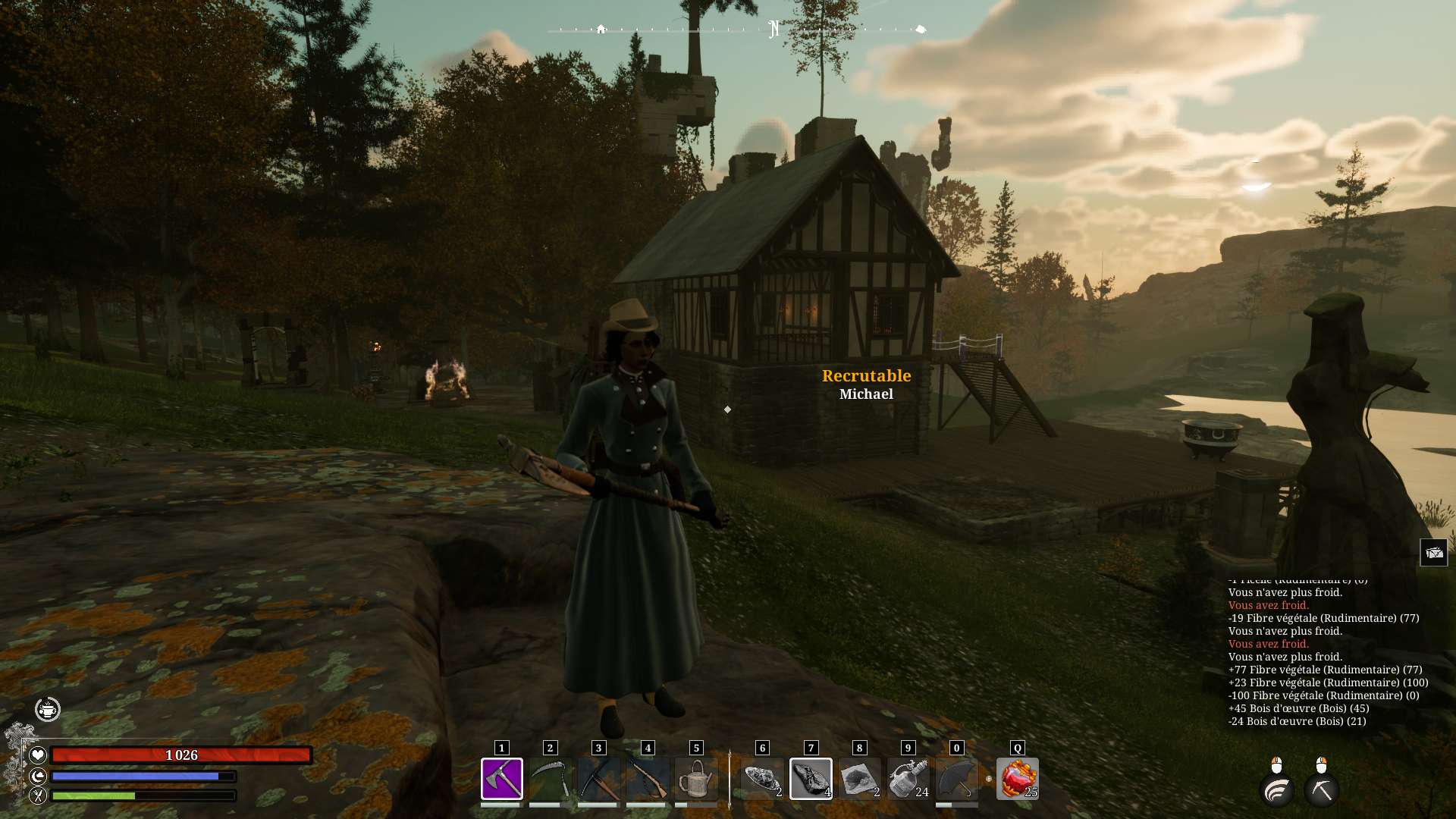
Task: Open the envelope messages icon
Action: [x=1433, y=553]
